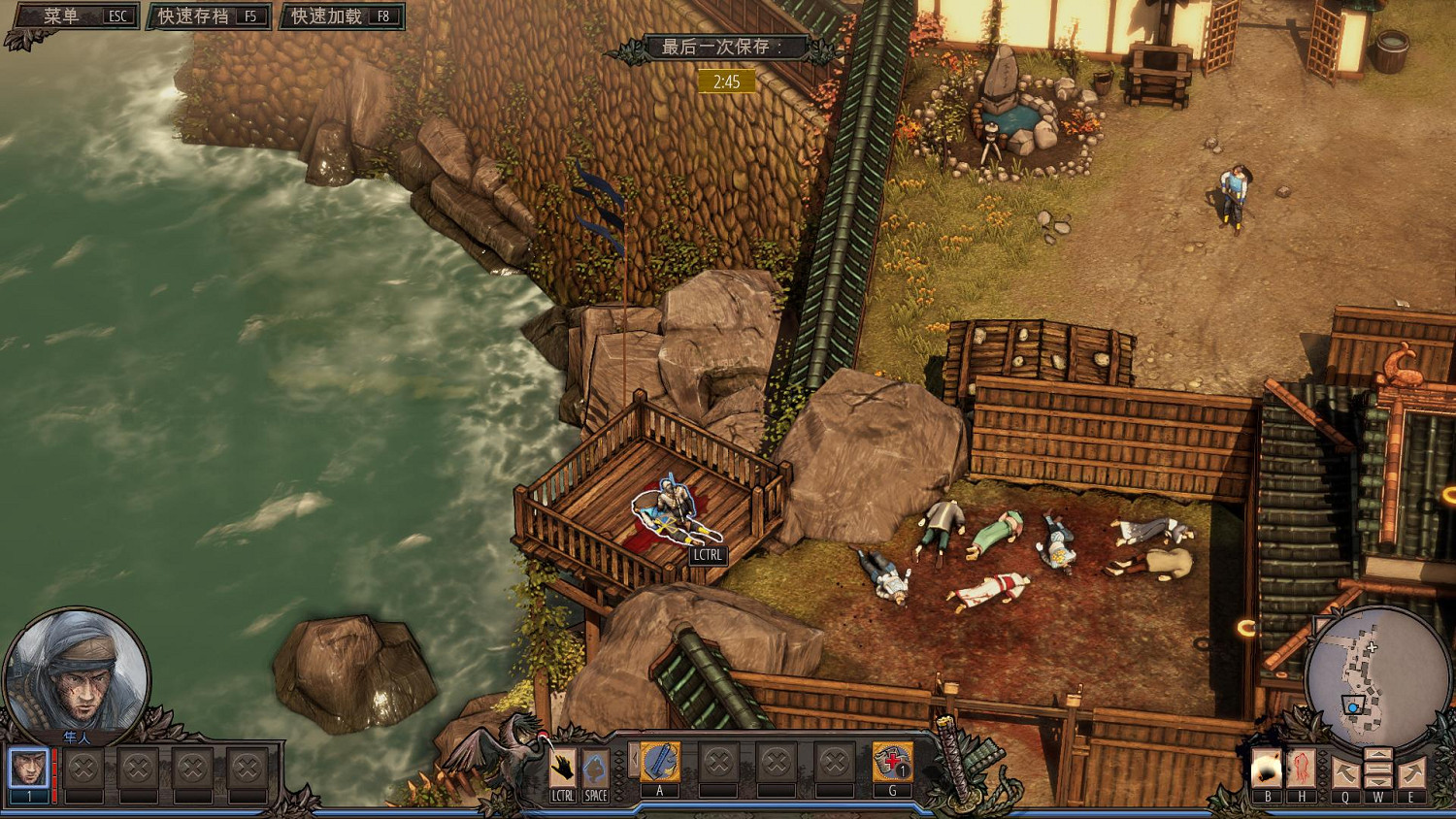Activate the red figure highlight icon
This screenshot has width=1456, height=819.
click(1301, 770)
